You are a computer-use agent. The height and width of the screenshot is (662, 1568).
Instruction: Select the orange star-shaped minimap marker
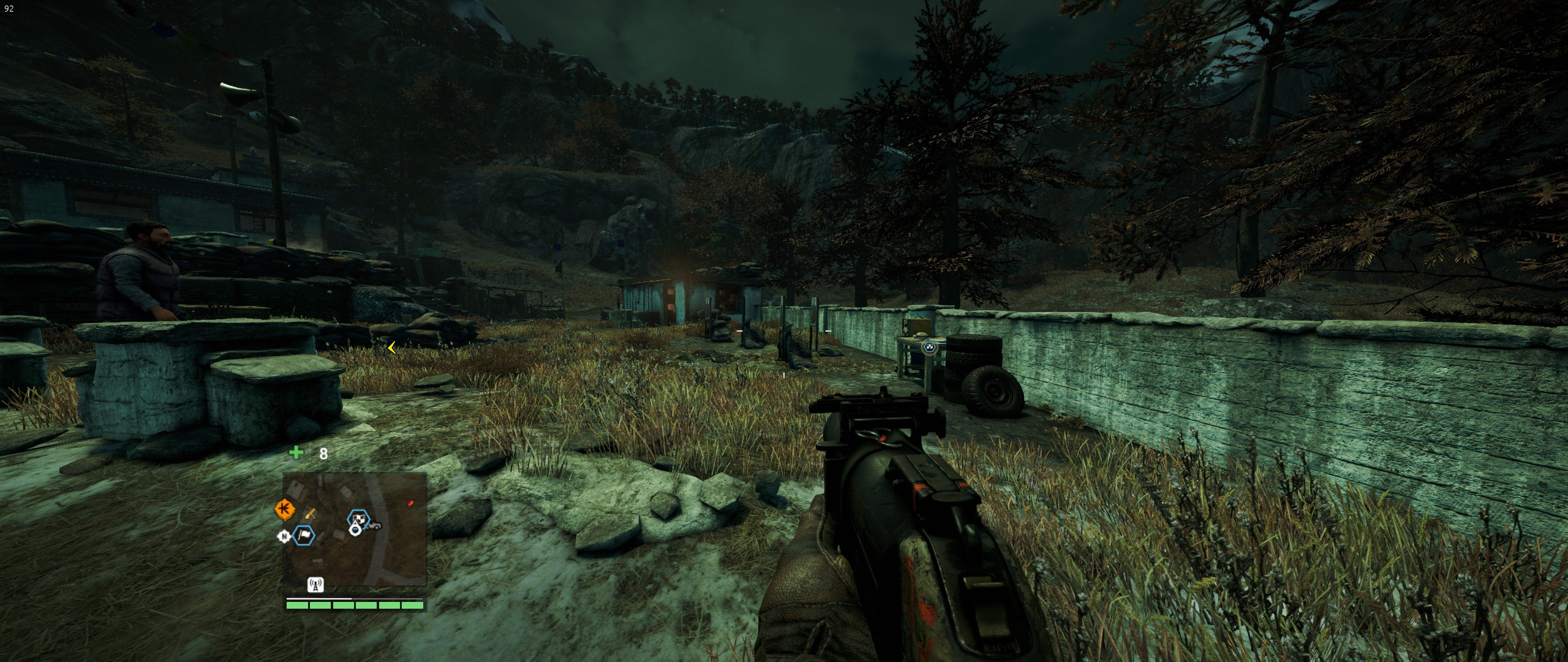click(284, 508)
